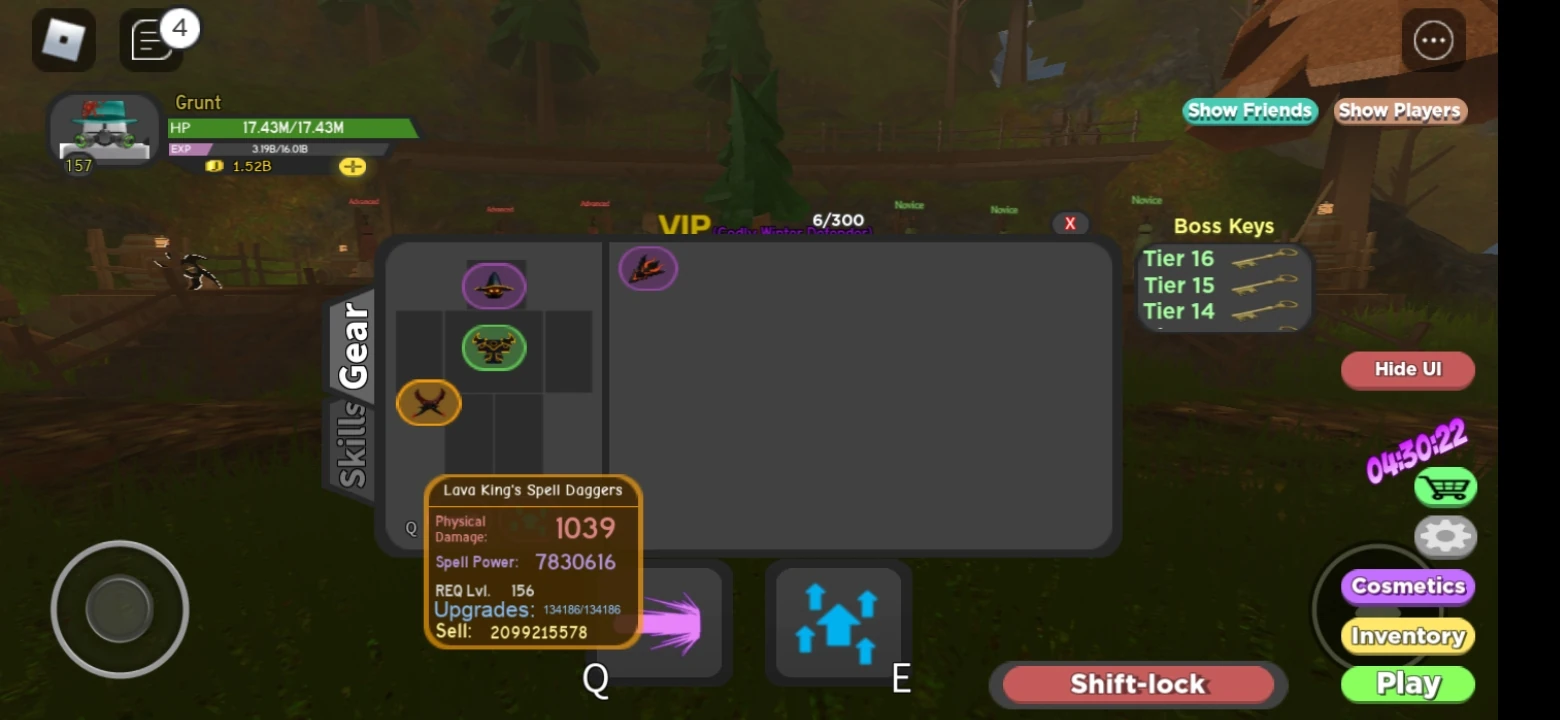
Task: Click the green chest armor slot
Action: coord(494,347)
